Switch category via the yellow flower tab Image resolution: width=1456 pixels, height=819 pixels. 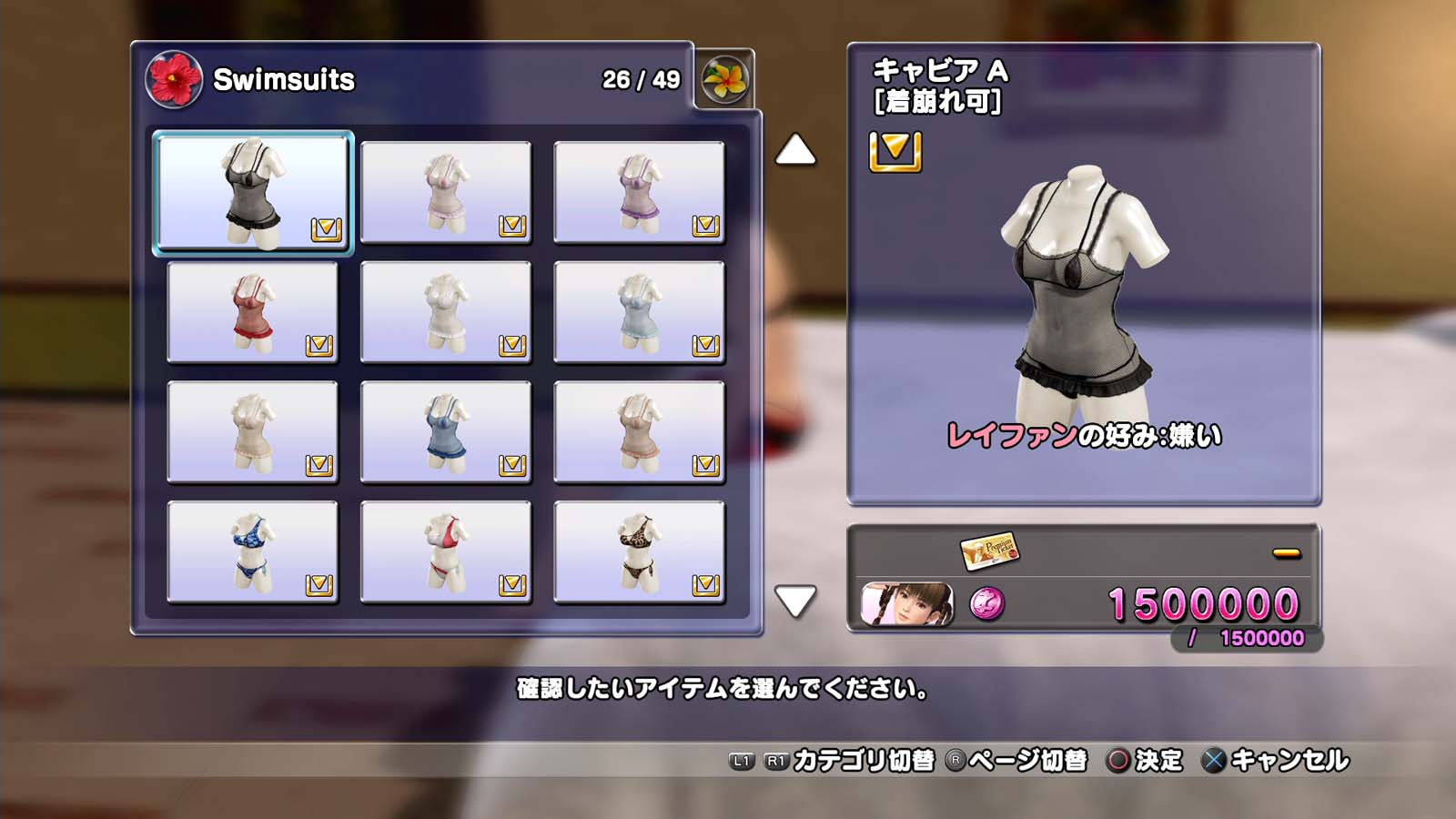click(724, 80)
